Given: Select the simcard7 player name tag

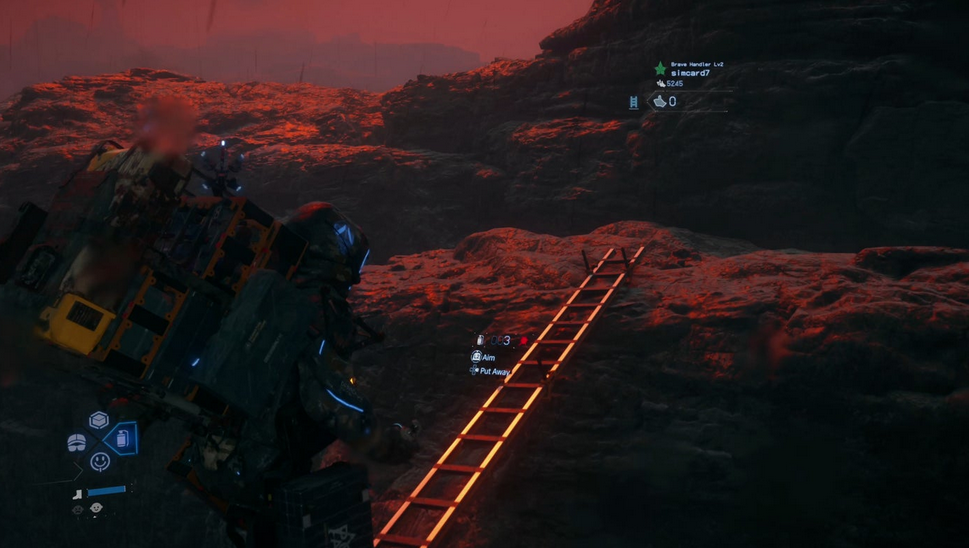Looking at the screenshot, I should click(x=690, y=73).
